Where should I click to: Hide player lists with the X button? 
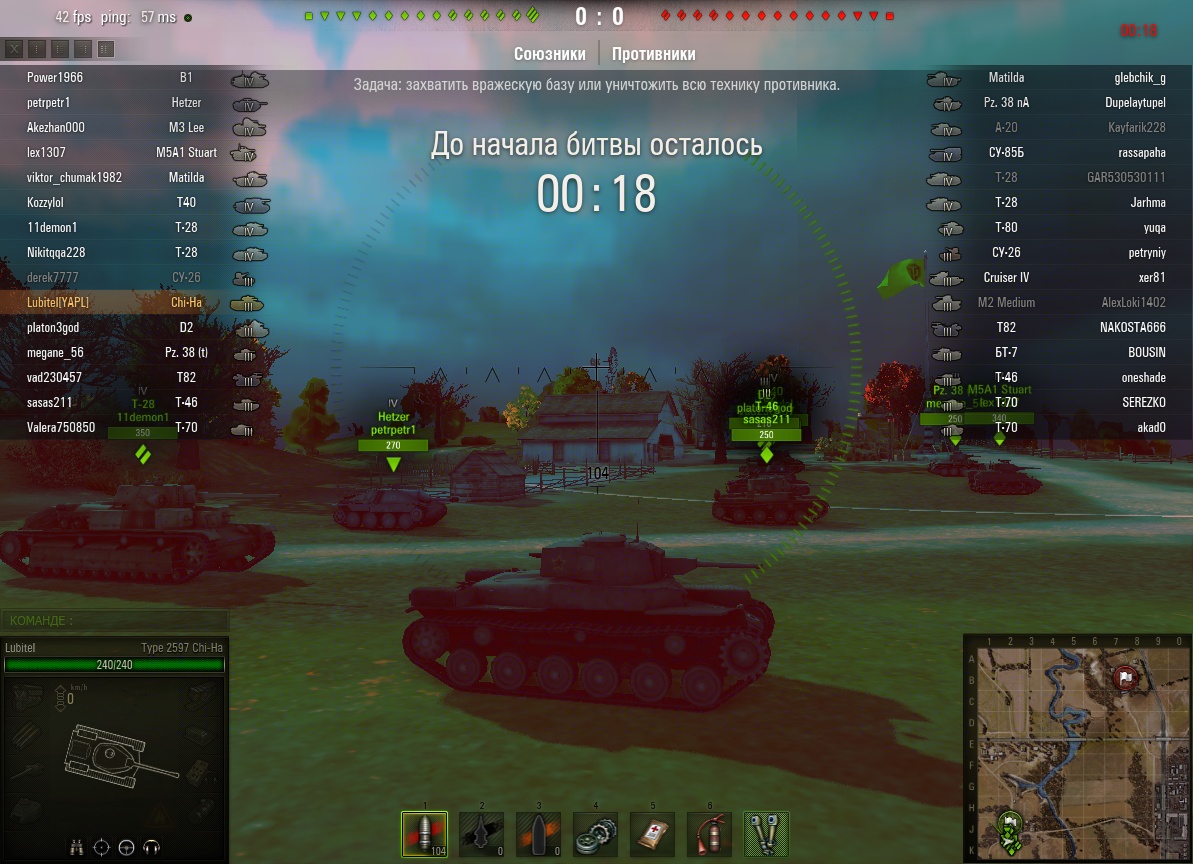point(15,49)
